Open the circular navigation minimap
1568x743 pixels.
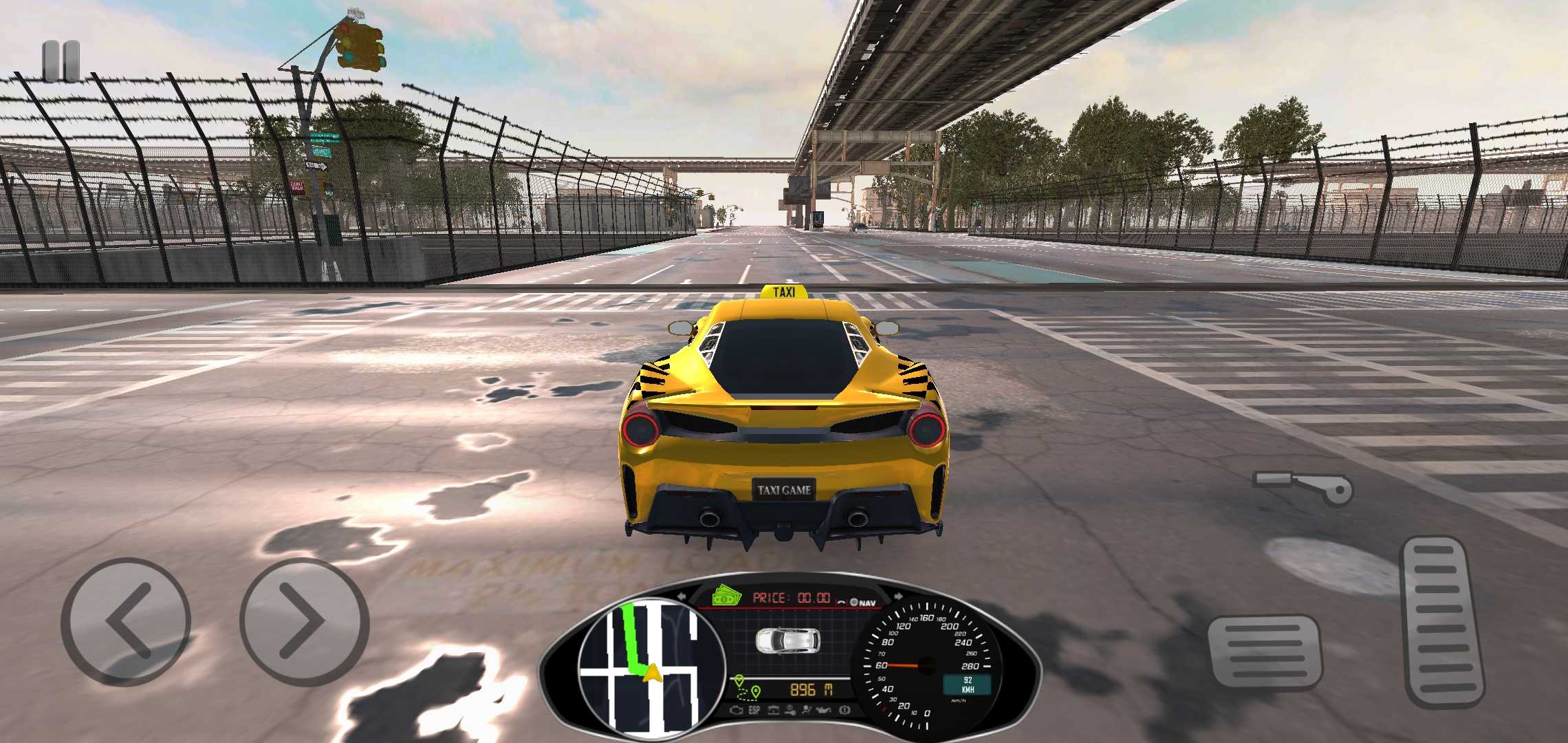(649, 665)
